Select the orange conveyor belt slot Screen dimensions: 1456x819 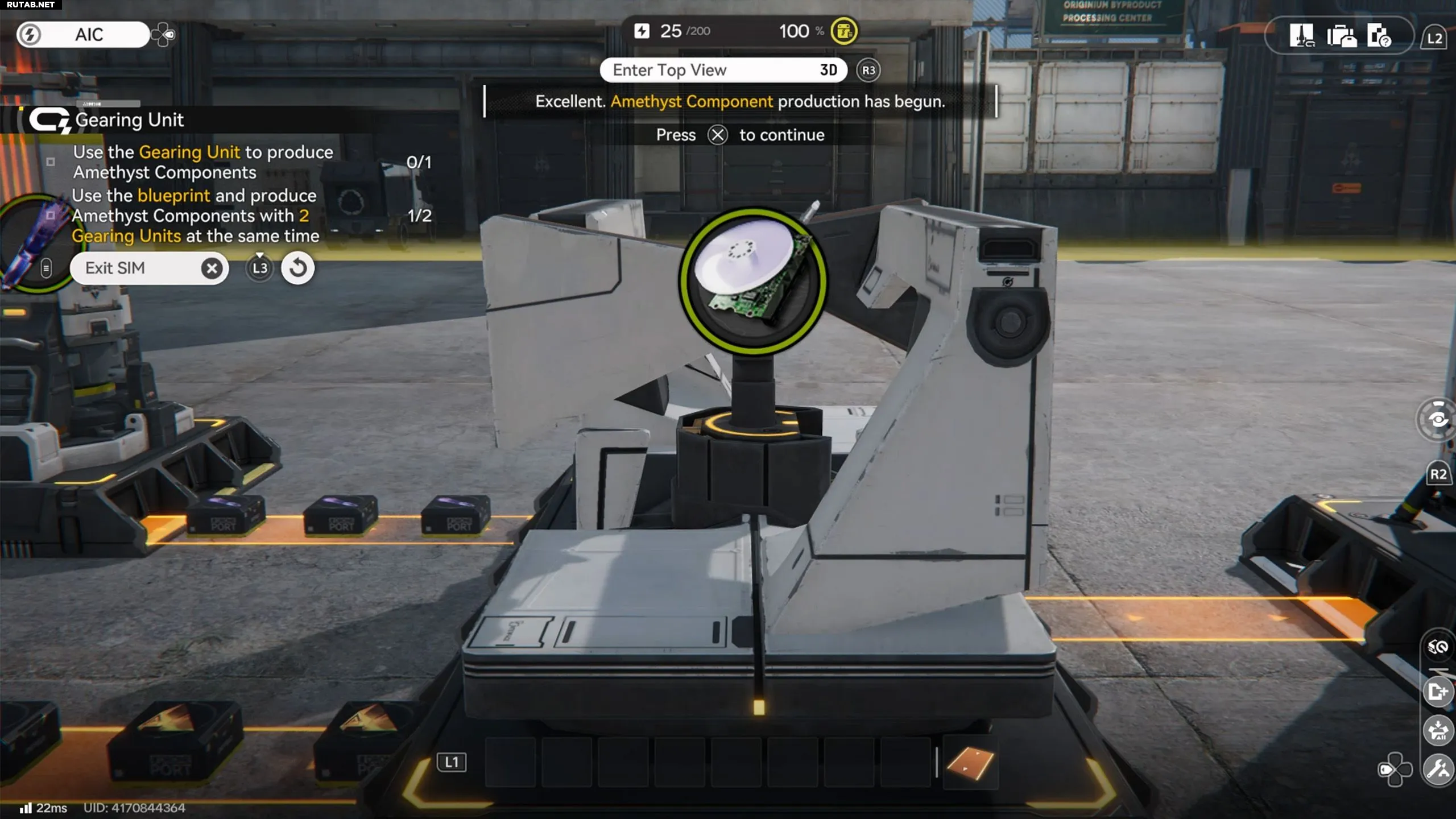coord(970,762)
